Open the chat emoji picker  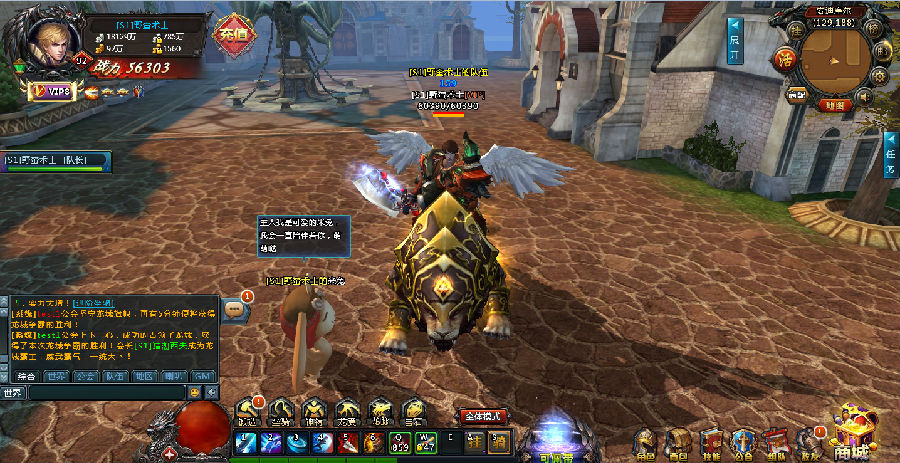pos(195,393)
